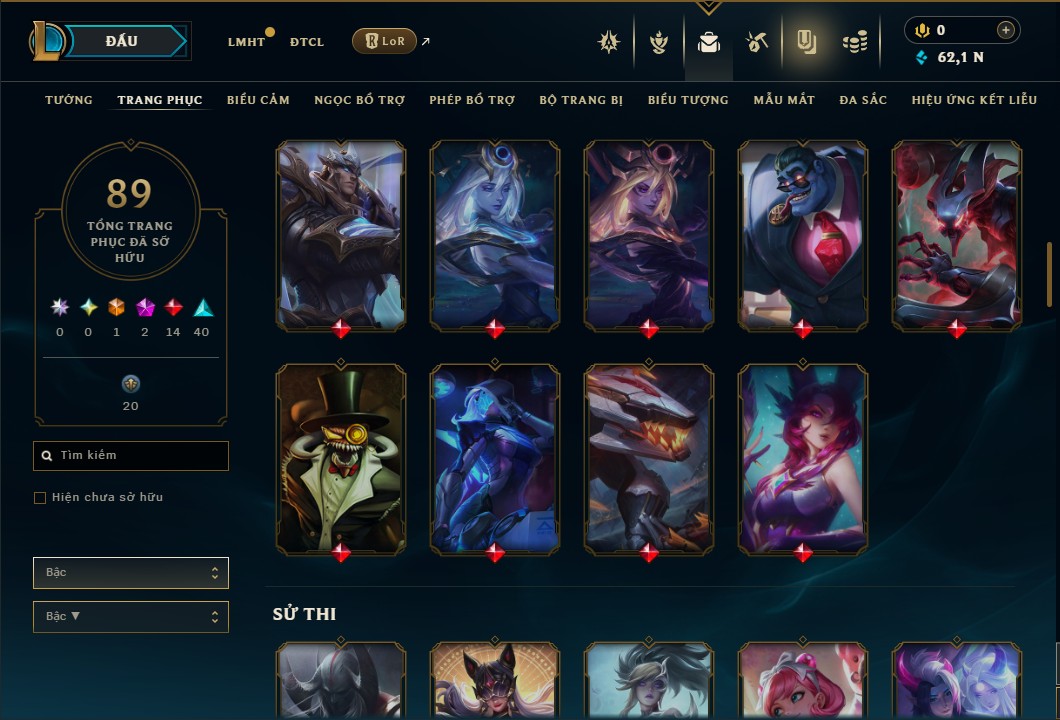Select the top-hat monster skin card
This screenshot has height=720, width=1060.
341,458
